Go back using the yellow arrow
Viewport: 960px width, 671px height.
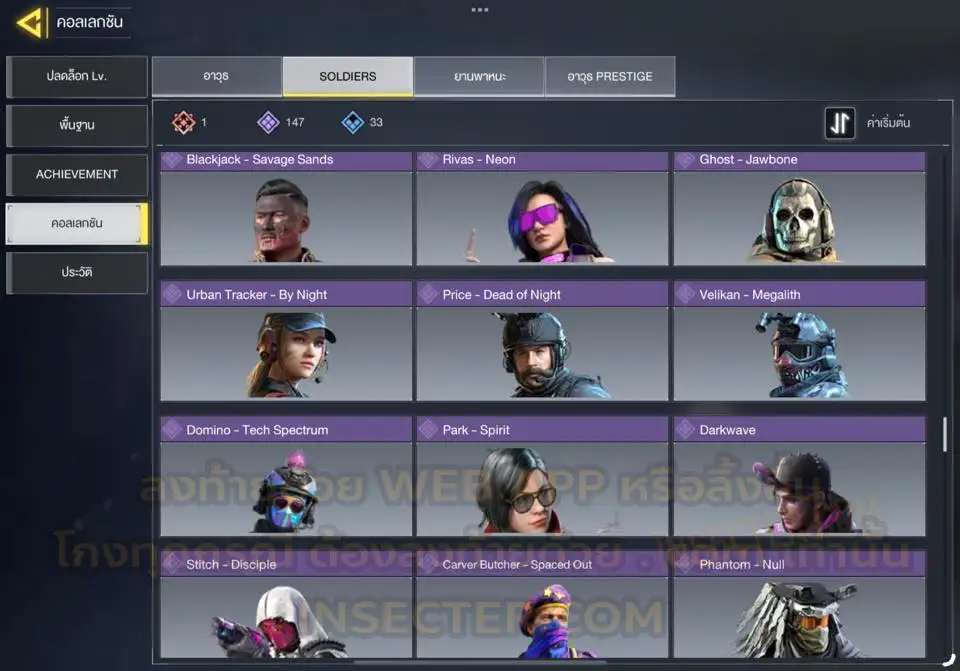click(30, 22)
